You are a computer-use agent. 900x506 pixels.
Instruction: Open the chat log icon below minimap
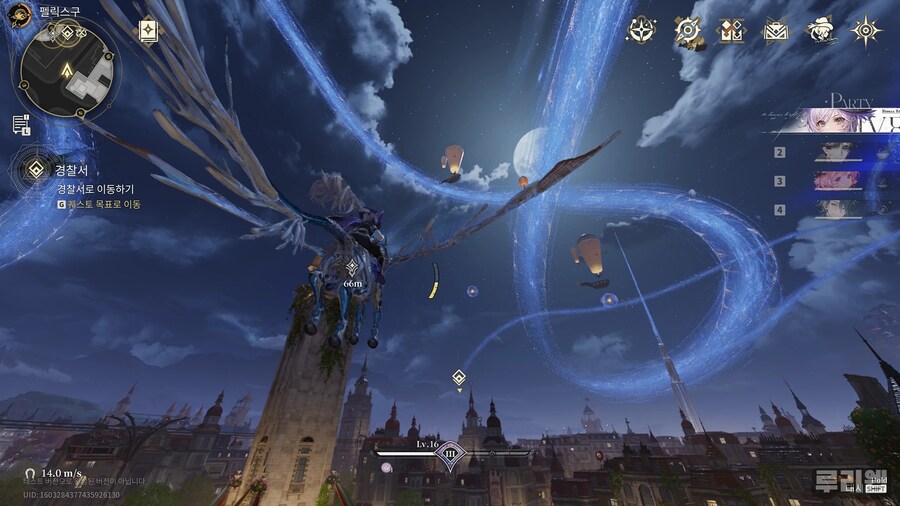coord(21,125)
